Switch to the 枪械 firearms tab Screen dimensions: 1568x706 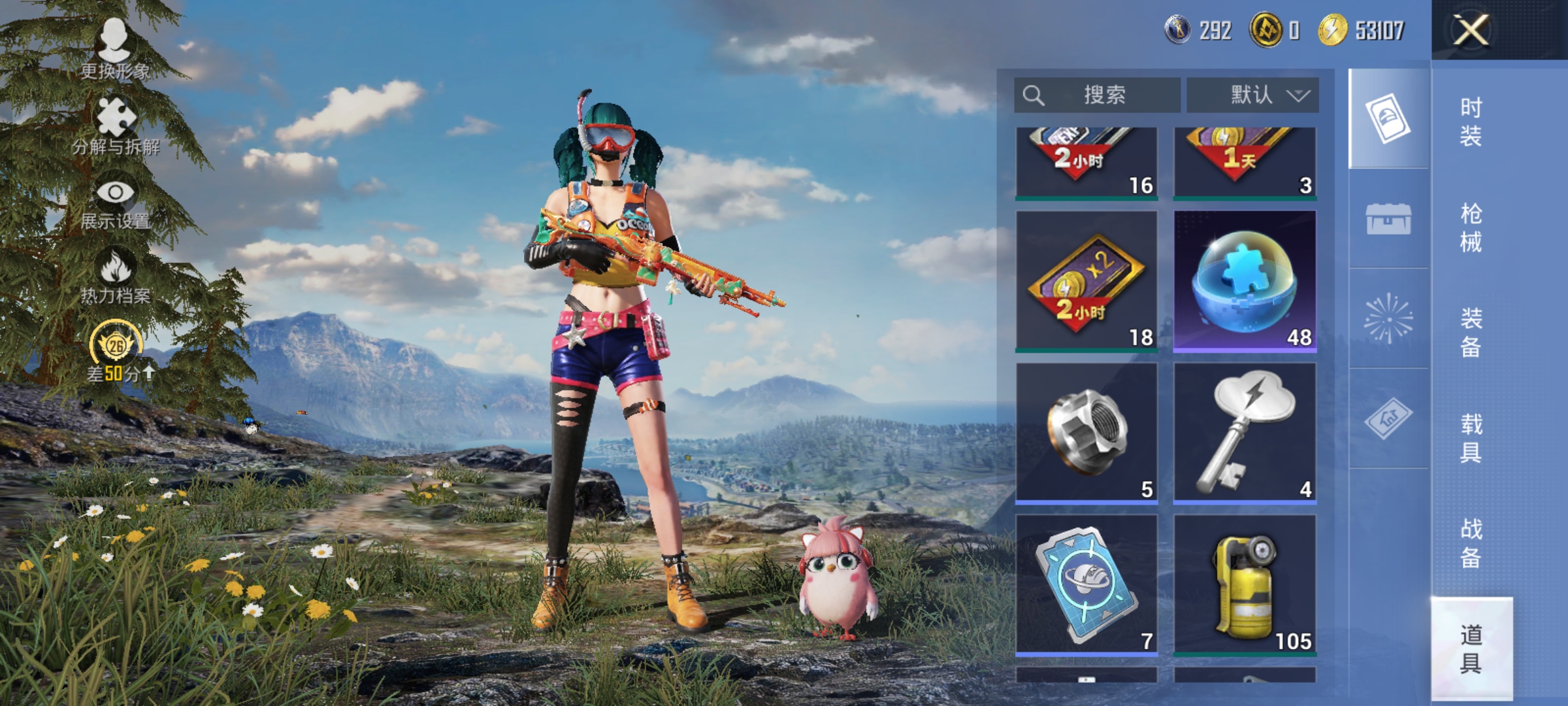point(1471,227)
